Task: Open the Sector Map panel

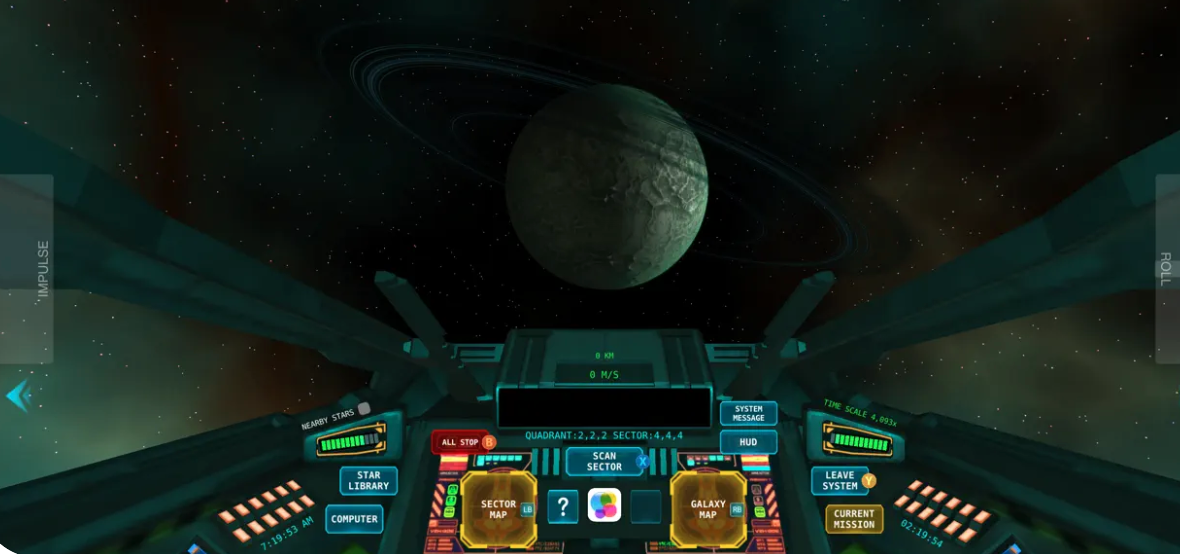Action: pyautogui.click(x=498, y=509)
